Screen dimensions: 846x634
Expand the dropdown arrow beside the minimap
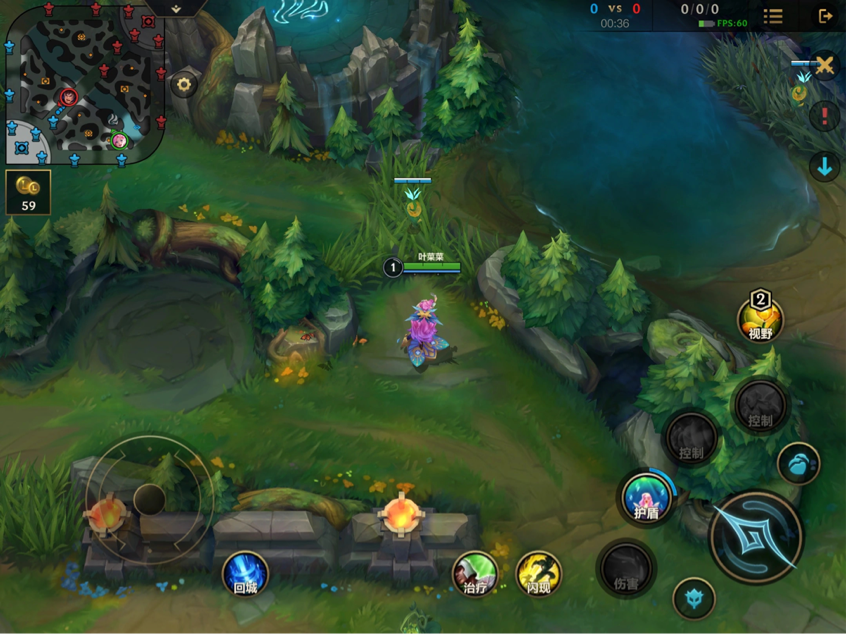[176, 9]
